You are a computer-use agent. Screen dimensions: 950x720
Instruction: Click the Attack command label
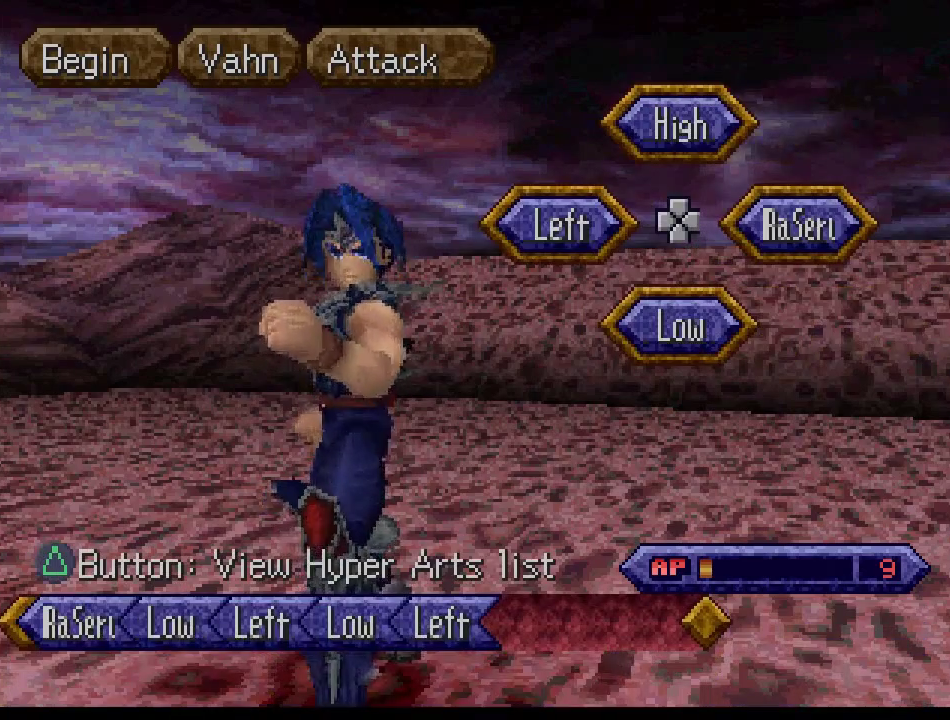[x=382, y=59]
